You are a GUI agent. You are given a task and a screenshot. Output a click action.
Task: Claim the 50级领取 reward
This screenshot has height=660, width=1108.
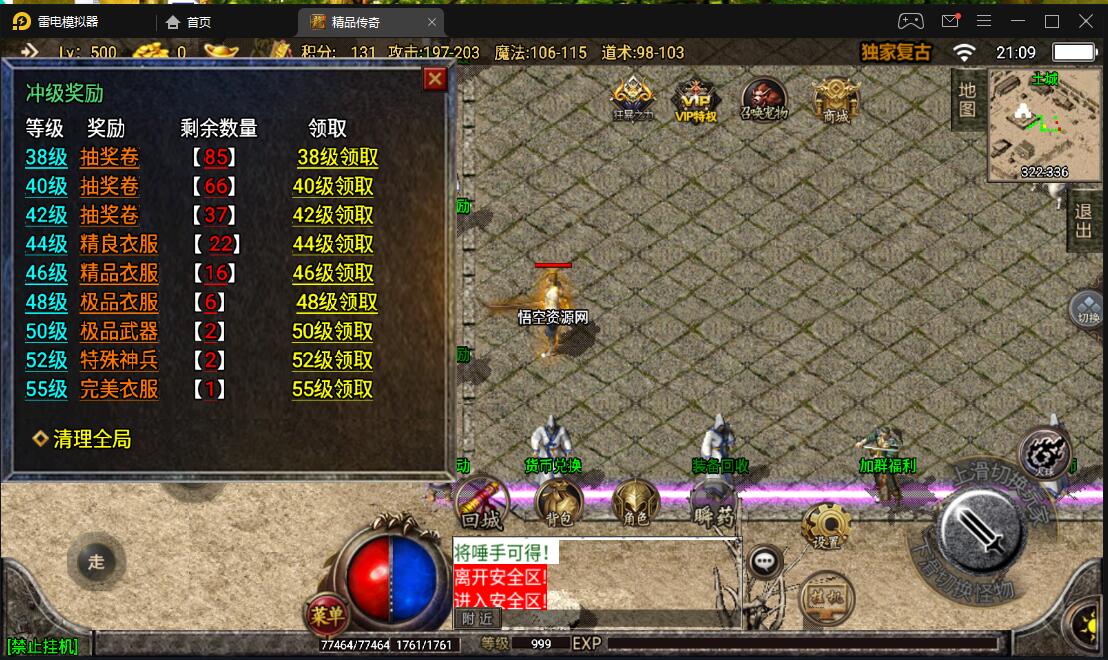point(333,331)
